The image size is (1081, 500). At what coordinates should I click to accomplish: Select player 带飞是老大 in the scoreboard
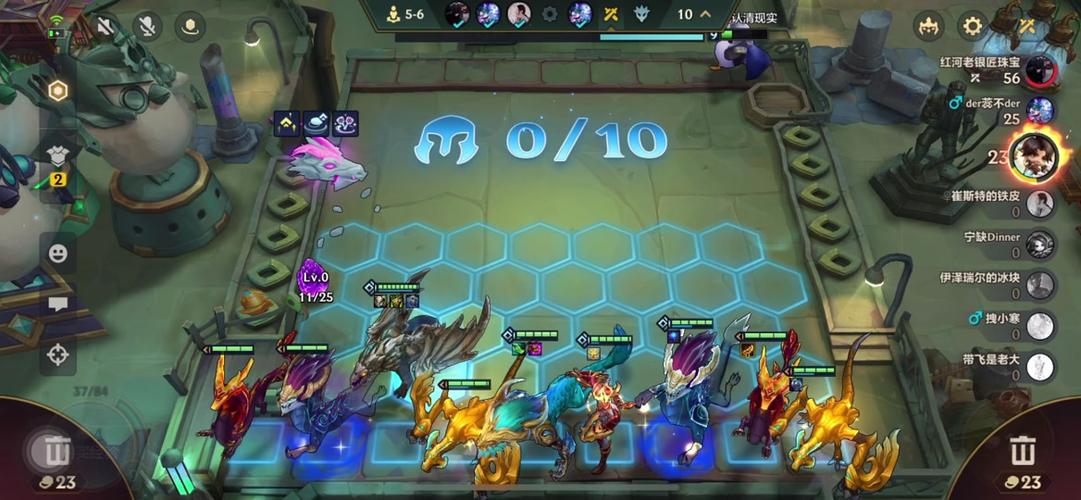pyautogui.click(x=1040, y=367)
